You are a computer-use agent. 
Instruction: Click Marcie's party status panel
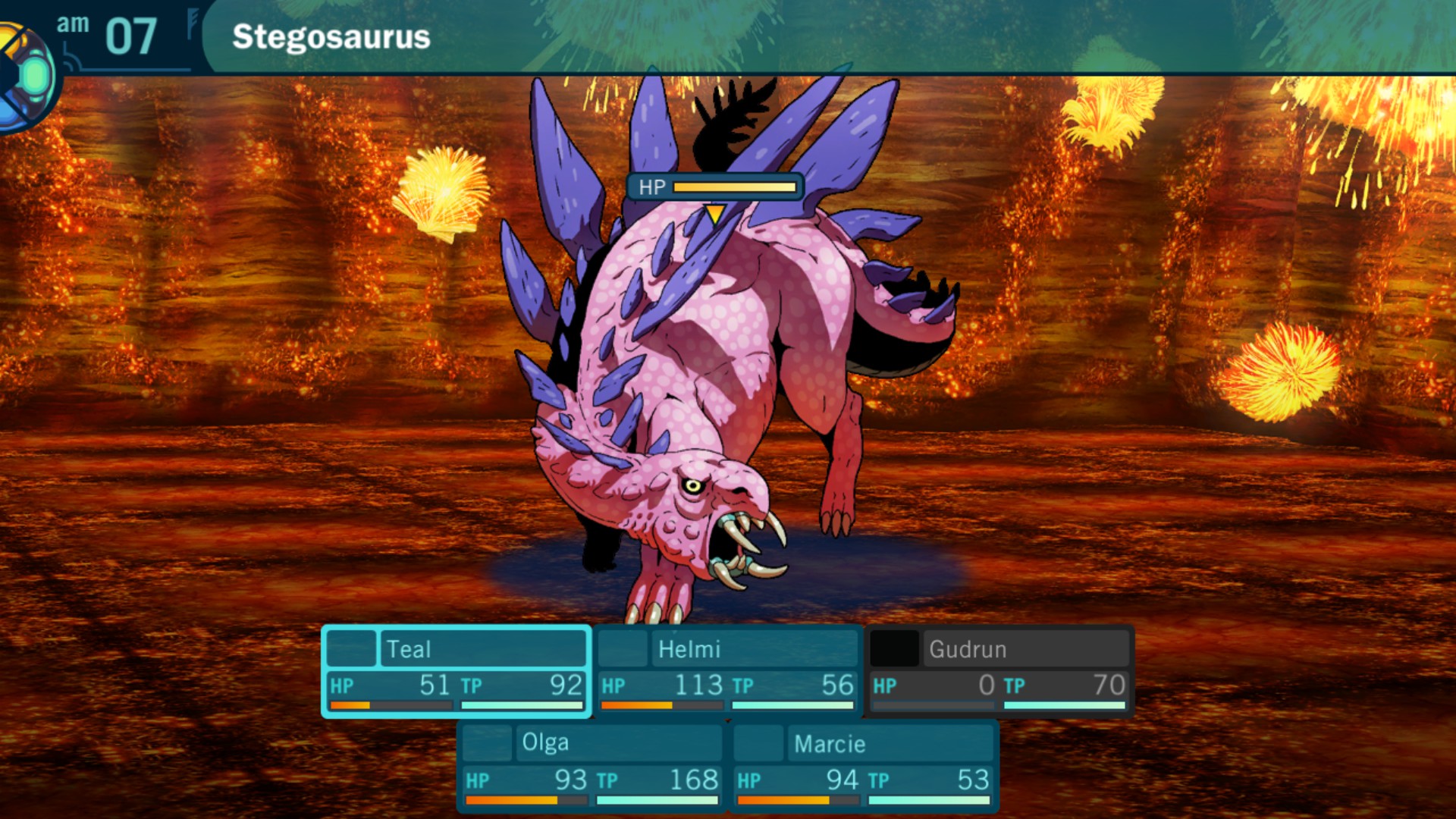click(864, 766)
